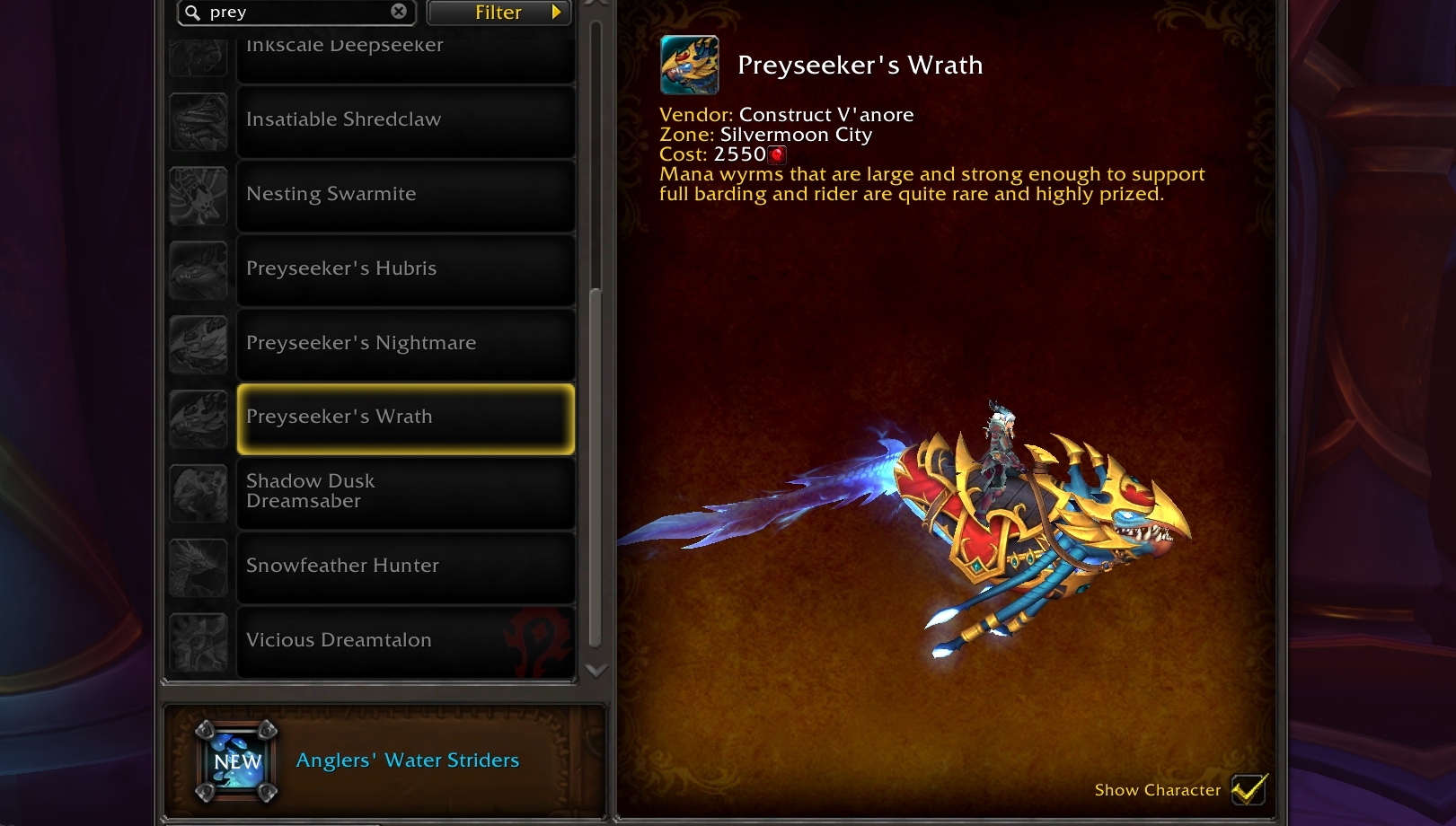Click the Preyseeker's Nightmare list icon

(199, 344)
